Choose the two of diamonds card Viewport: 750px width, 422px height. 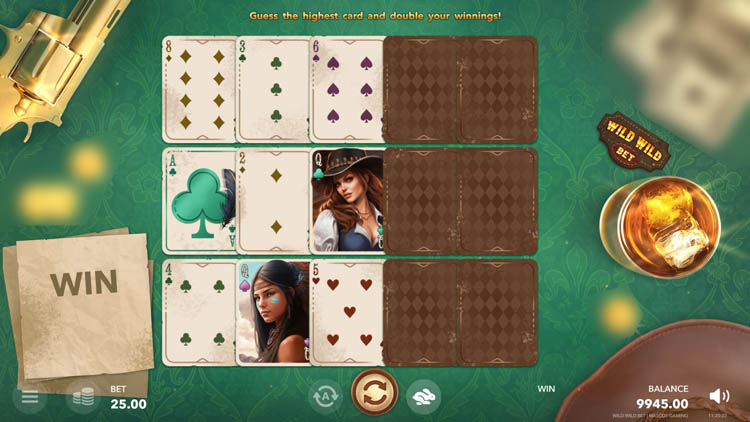click(x=273, y=201)
